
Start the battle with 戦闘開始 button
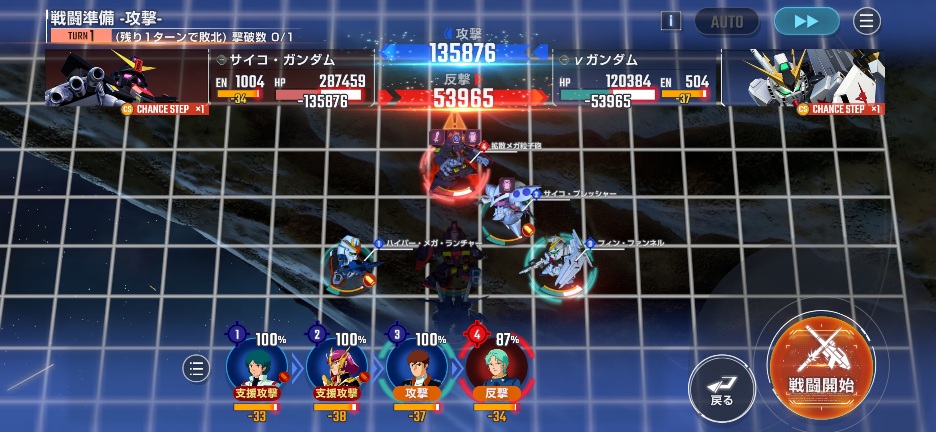click(x=820, y=360)
